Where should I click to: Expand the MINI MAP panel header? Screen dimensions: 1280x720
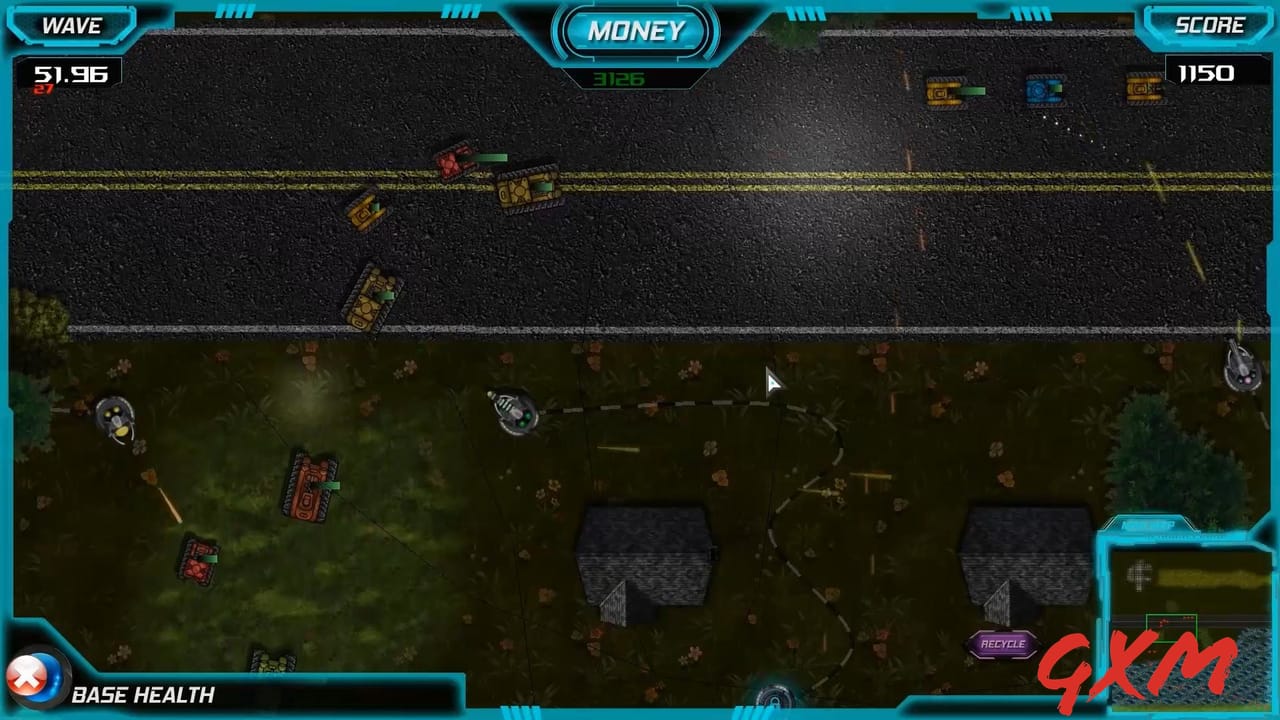pyautogui.click(x=1148, y=524)
